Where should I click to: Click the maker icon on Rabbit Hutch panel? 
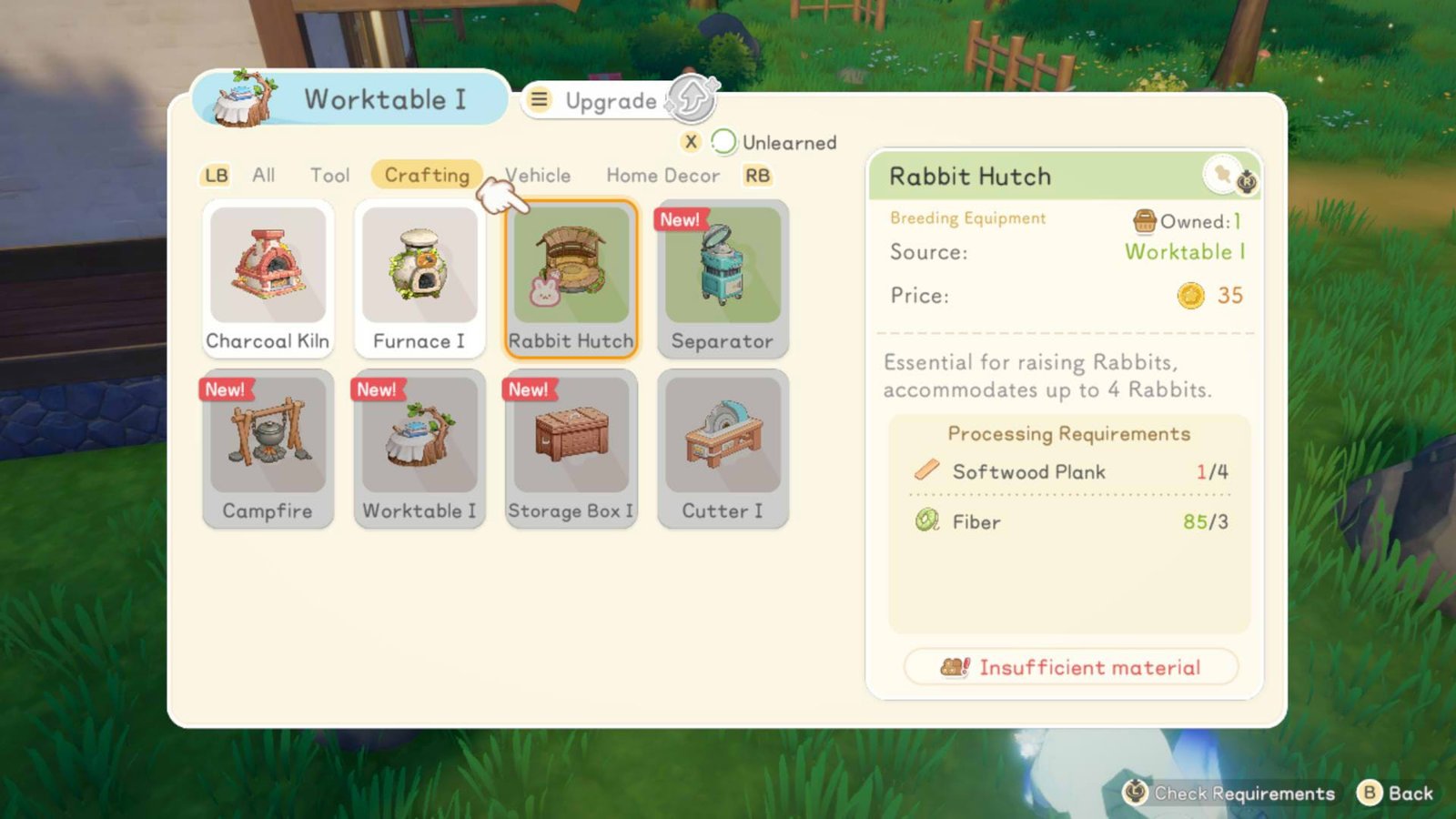pos(1226,176)
